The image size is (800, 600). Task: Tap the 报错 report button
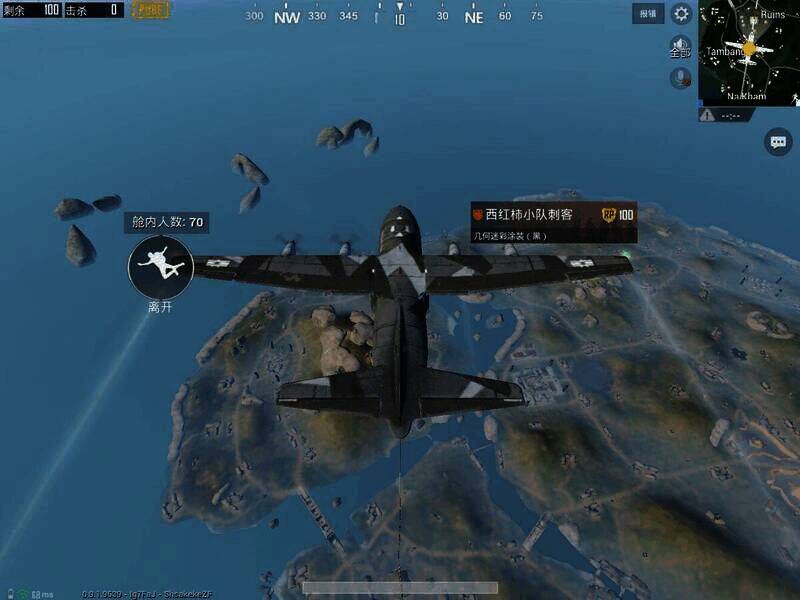click(x=648, y=14)
